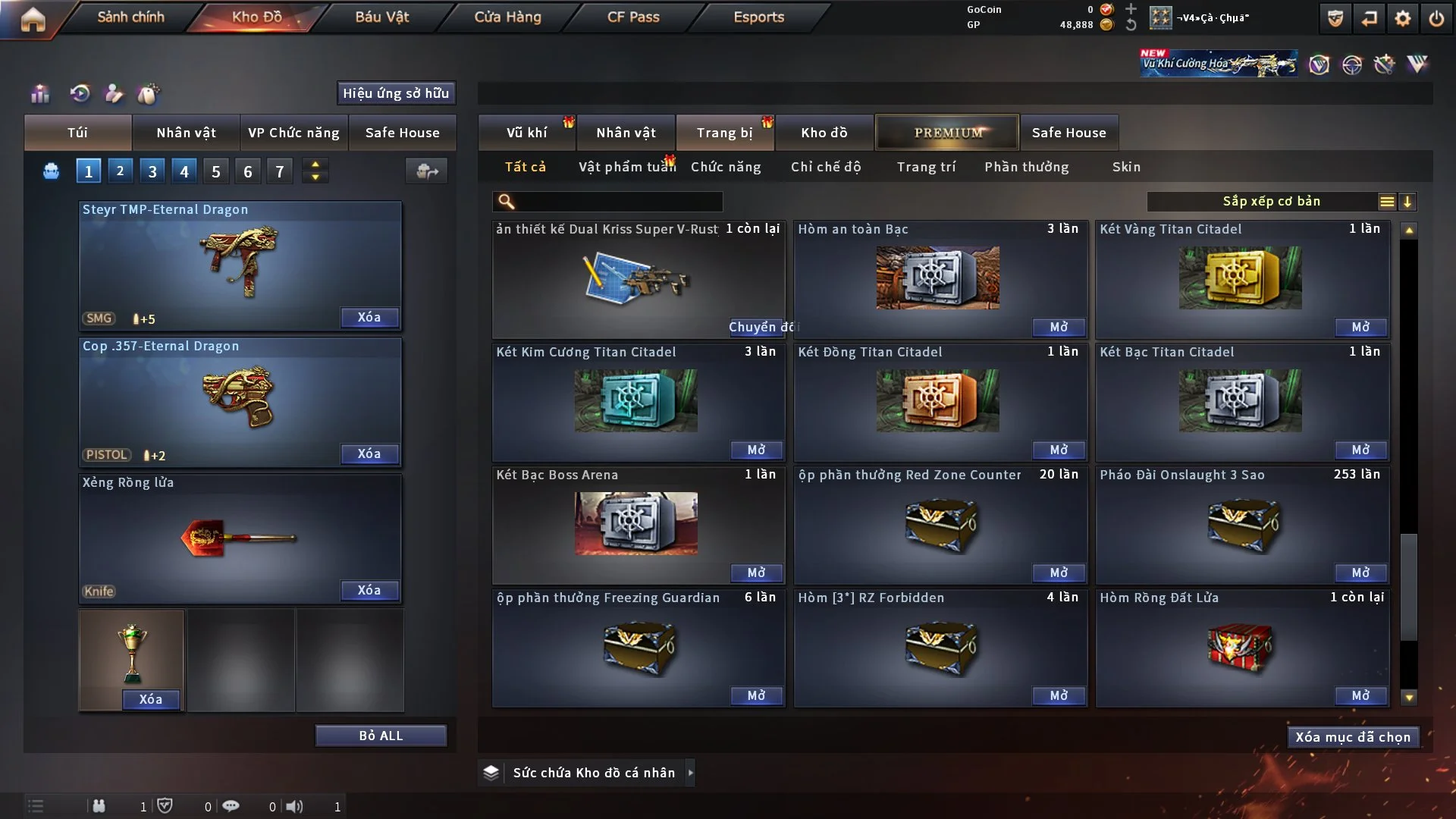Screen dimensions: 1456x819
Task: Open the Cửa Hàng shop menu
Action: pos(507,17)
